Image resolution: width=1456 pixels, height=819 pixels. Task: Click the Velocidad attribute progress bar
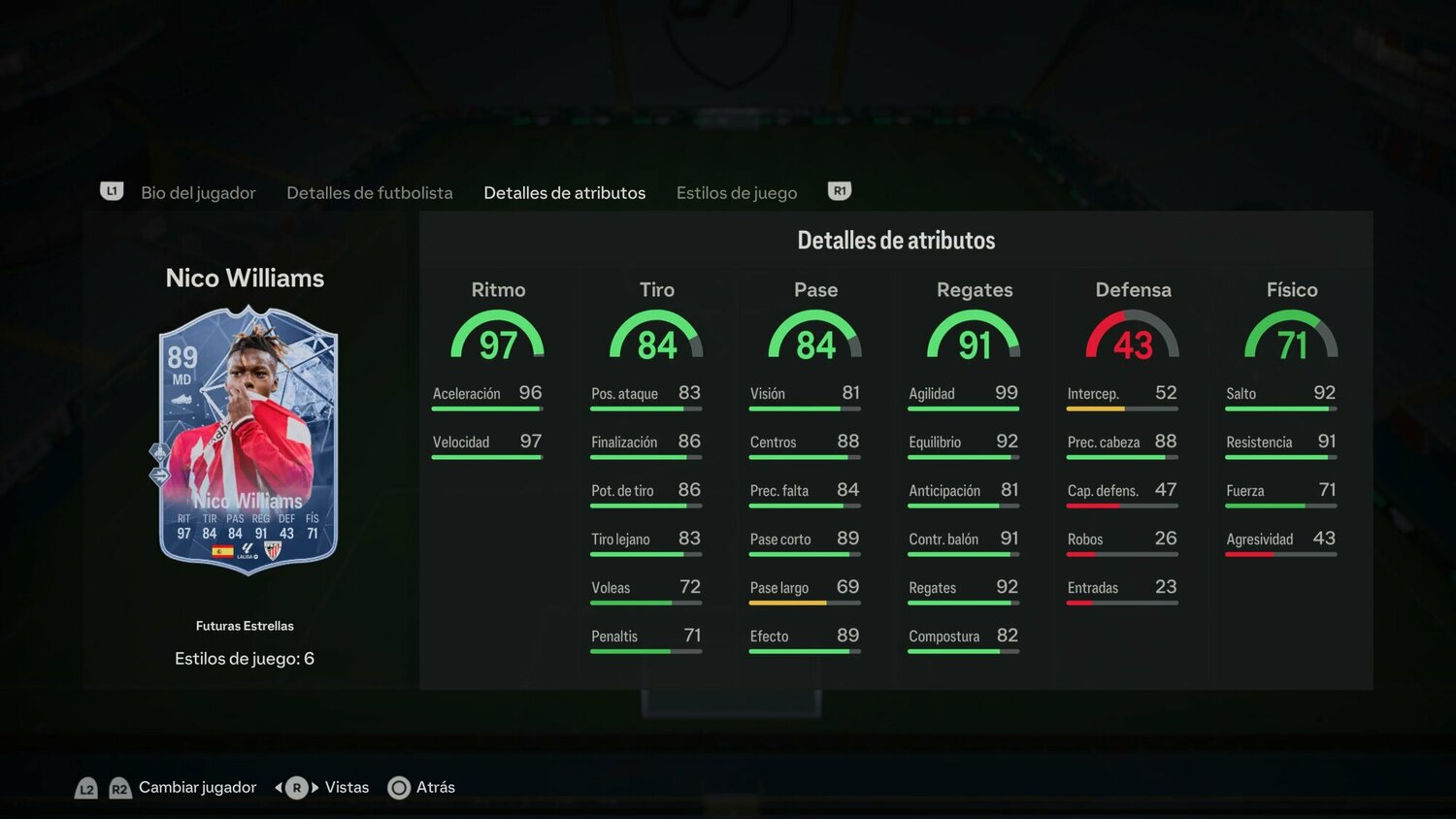pyautogui.click(x=485, y=457)
